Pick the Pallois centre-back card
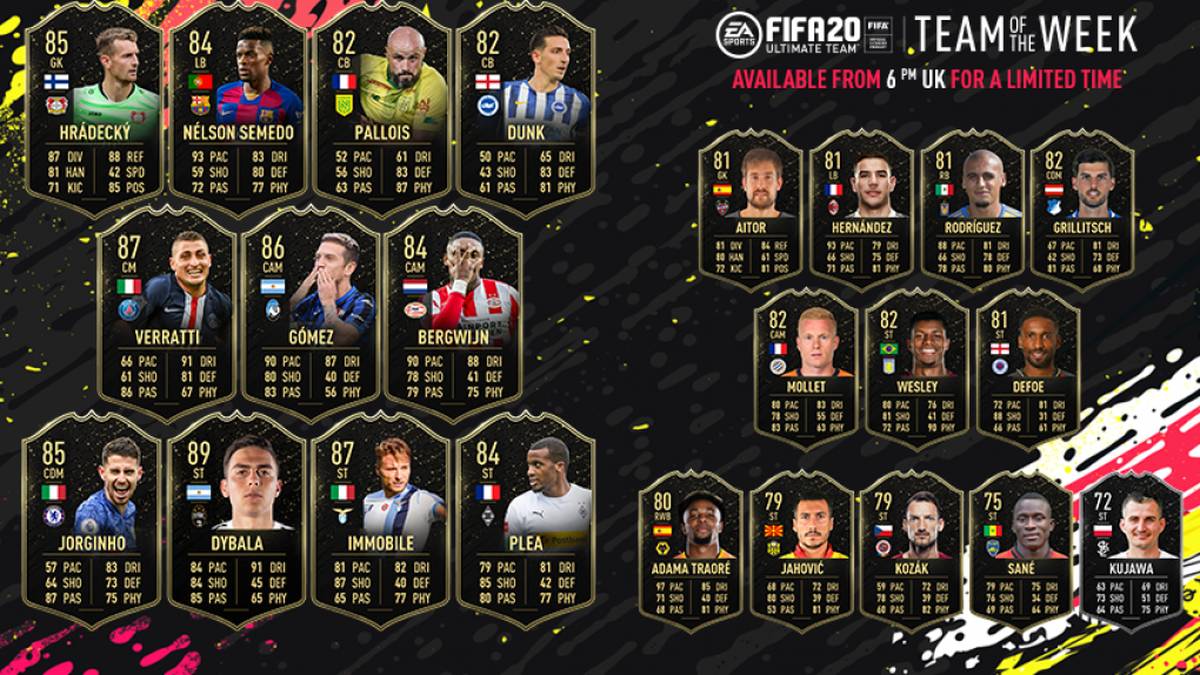The height and width of the screenshot is (675, 1200). click(381, 110)
